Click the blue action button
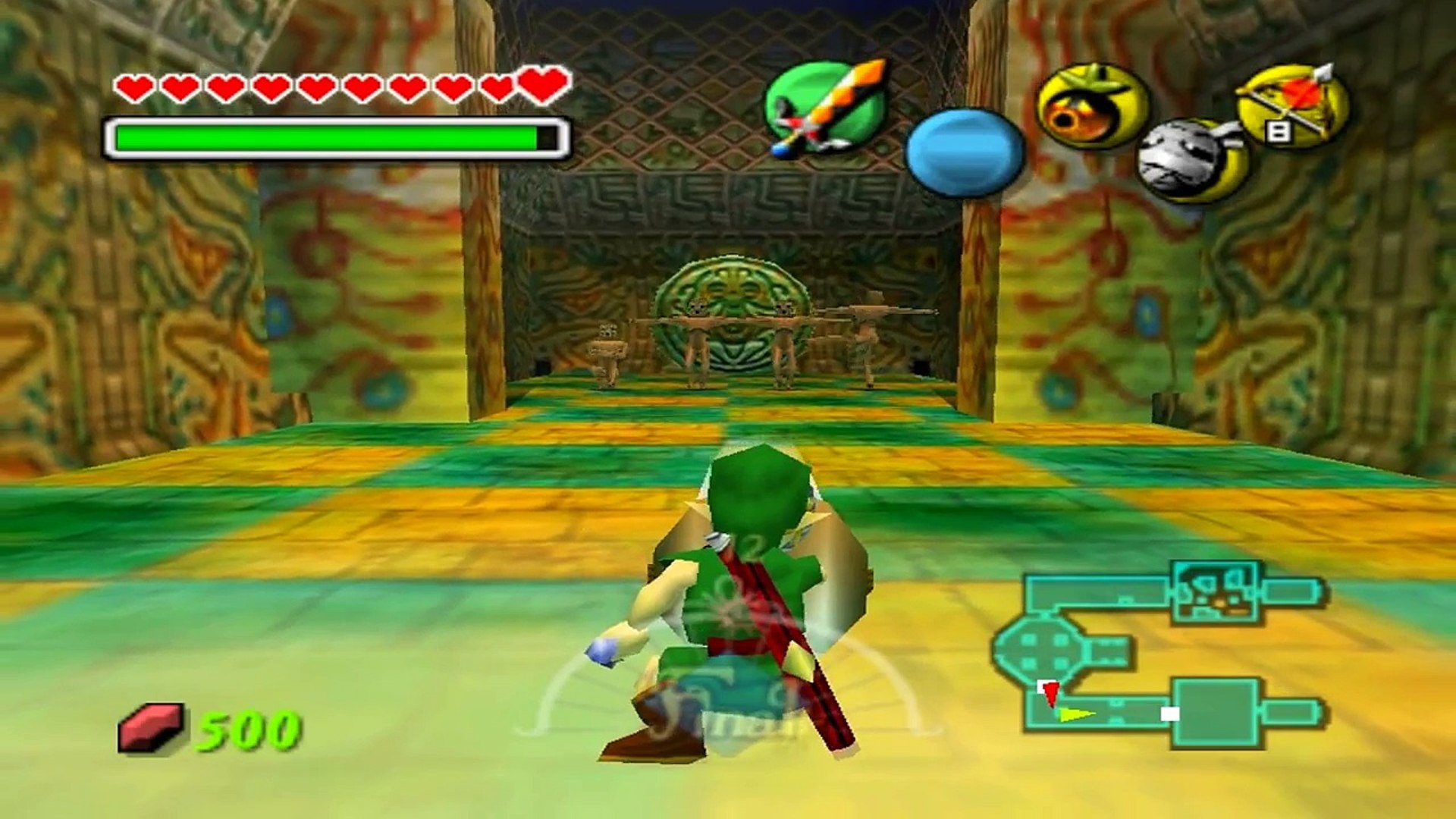The image size is (1456, 819). point(965,152)
